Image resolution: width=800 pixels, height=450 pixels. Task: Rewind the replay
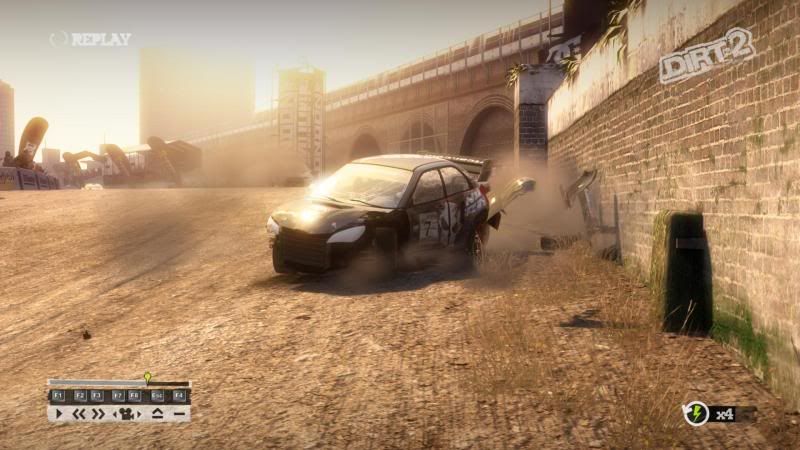coord(78,413)
